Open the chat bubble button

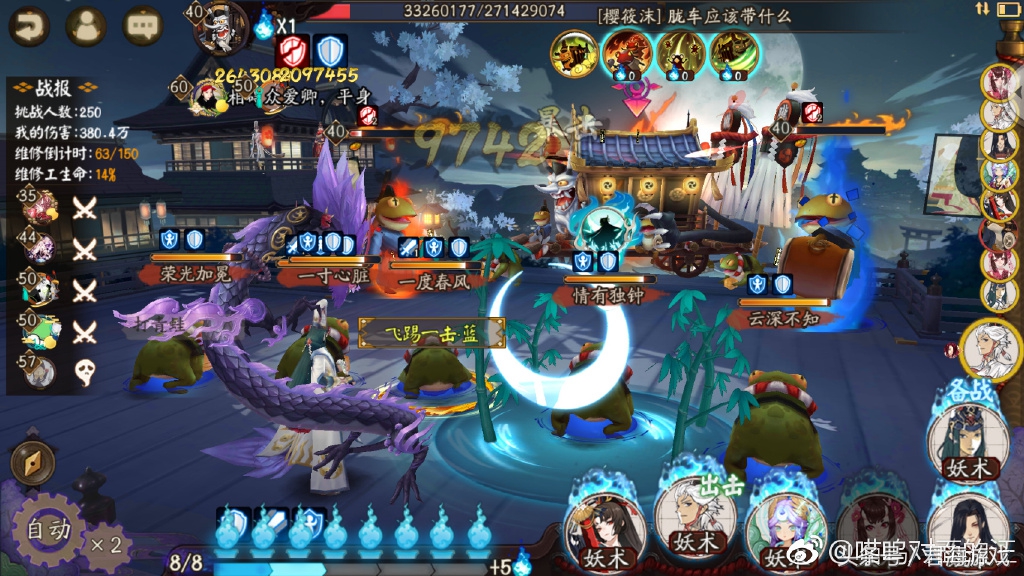coord(143,26)
